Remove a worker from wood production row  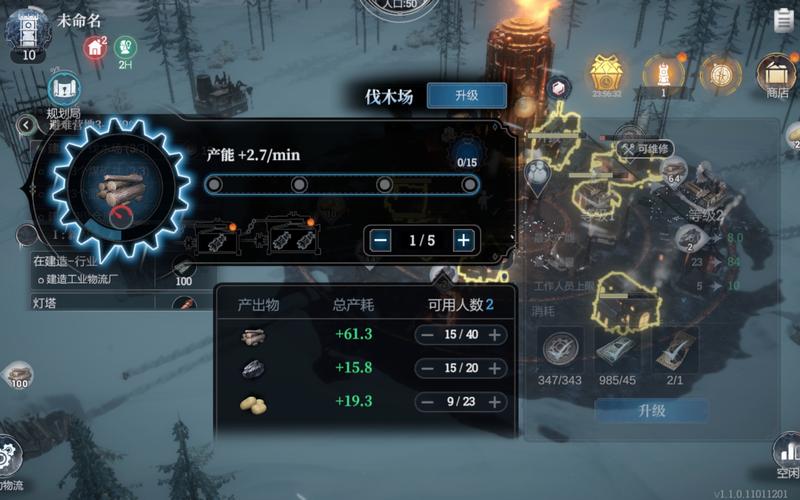(426, 336)
